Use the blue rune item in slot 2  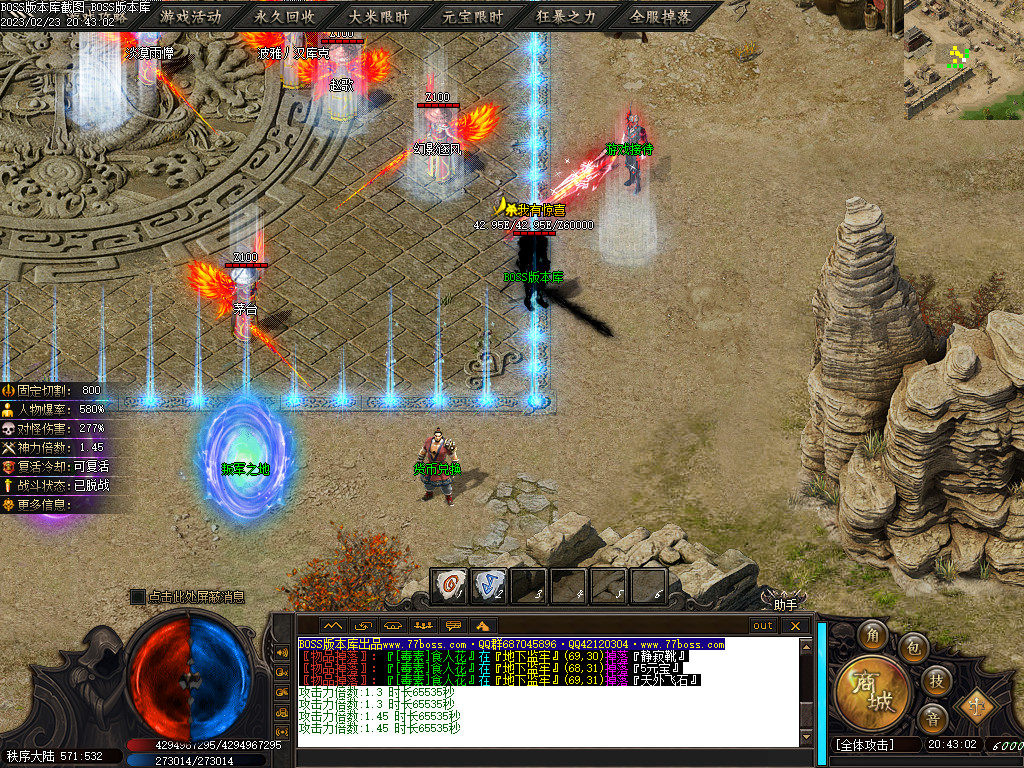[489, 584]
